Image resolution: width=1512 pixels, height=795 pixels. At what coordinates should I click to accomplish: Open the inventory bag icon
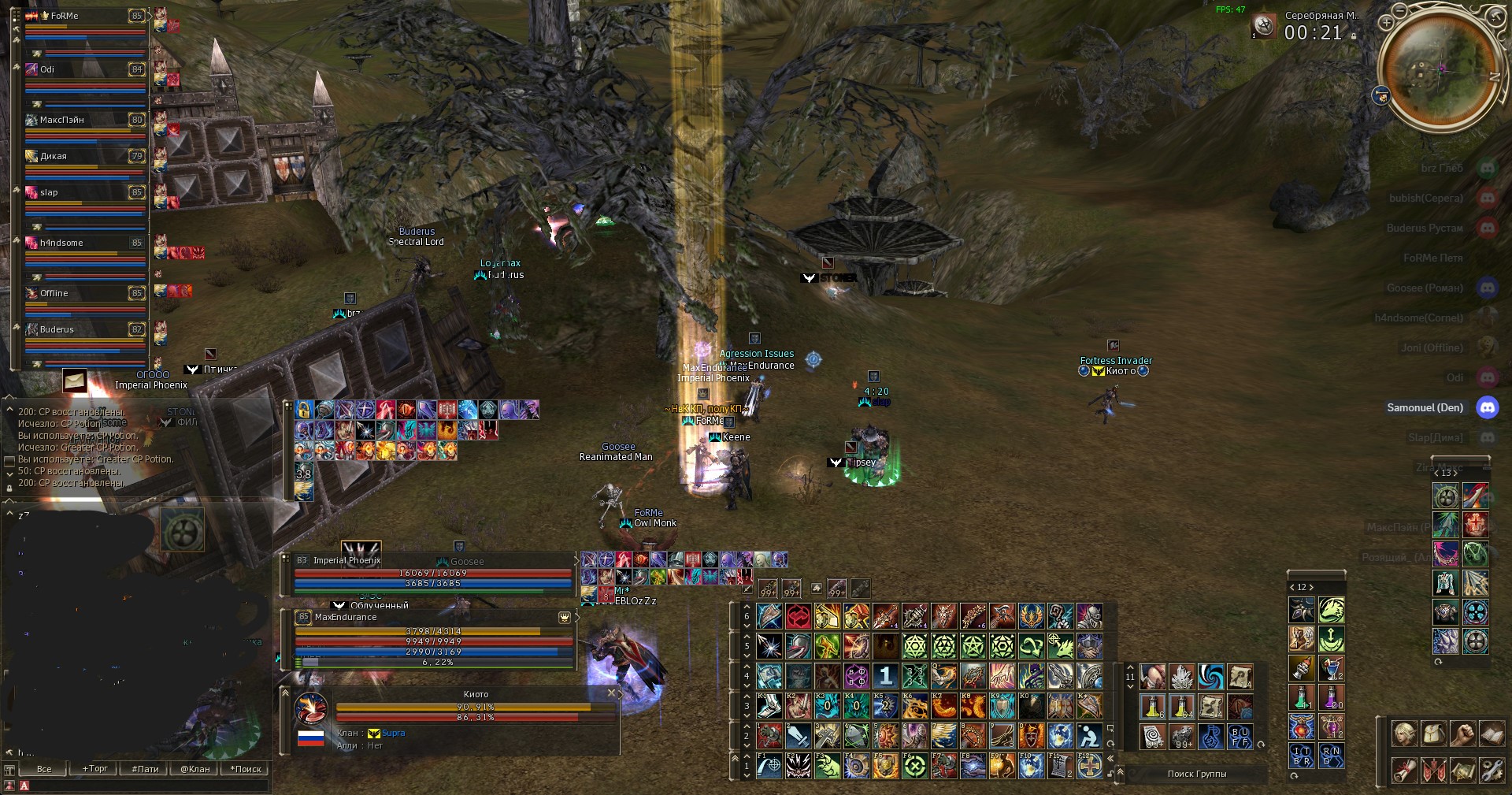coord(1433,734)
